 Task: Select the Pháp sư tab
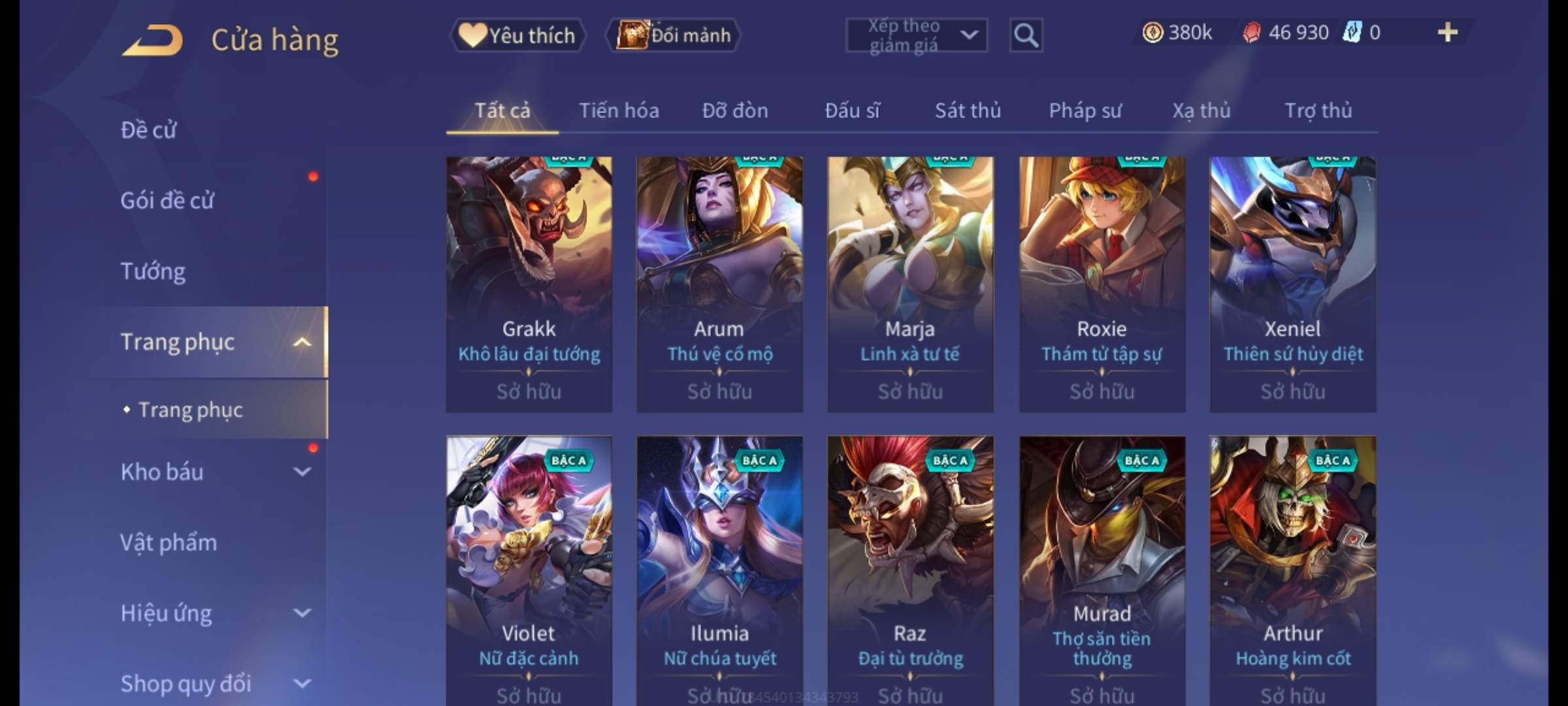(x=1085, y=110)
